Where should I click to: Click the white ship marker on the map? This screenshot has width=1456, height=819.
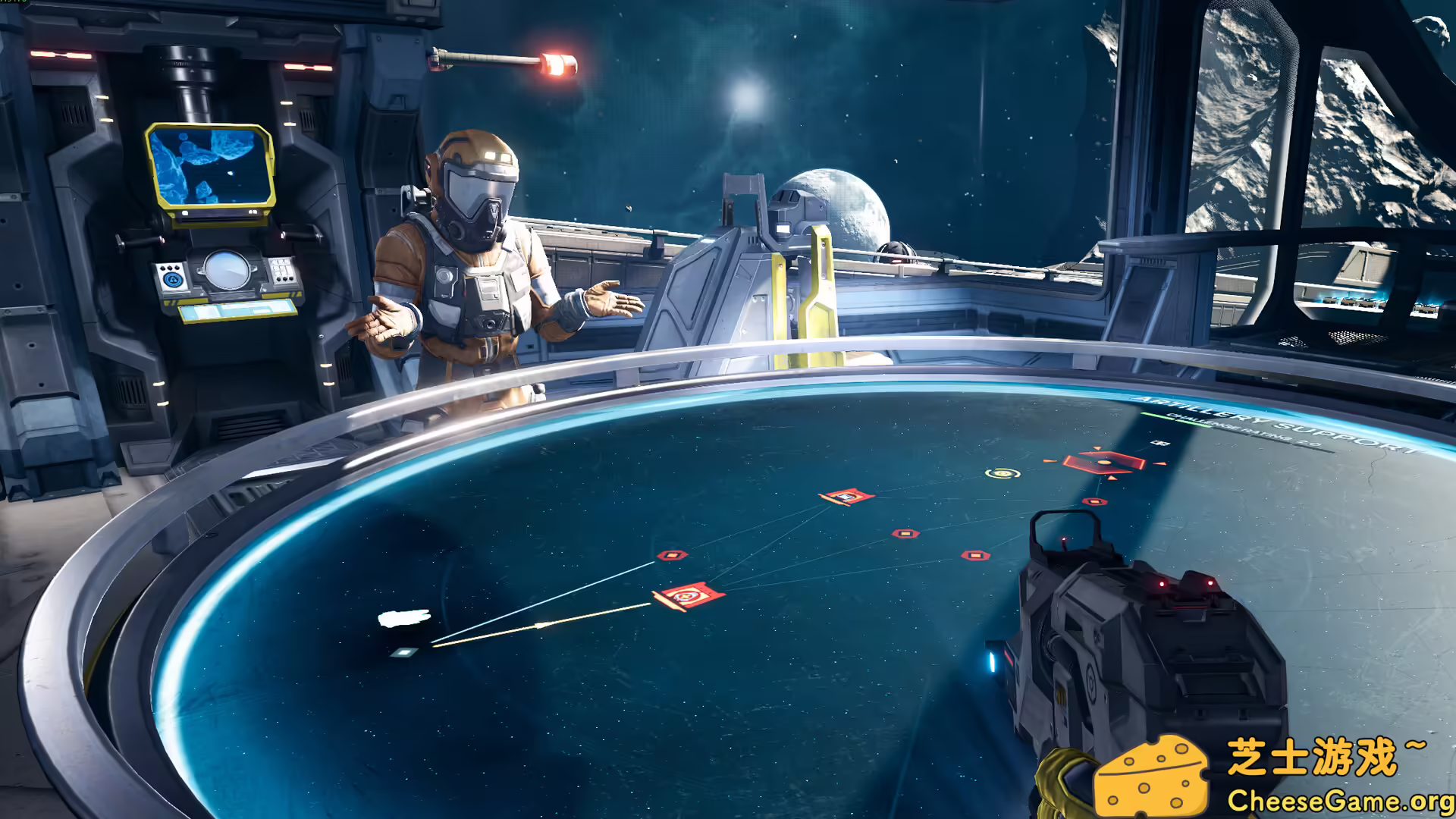pyautogui.click(x=404, y=619)
